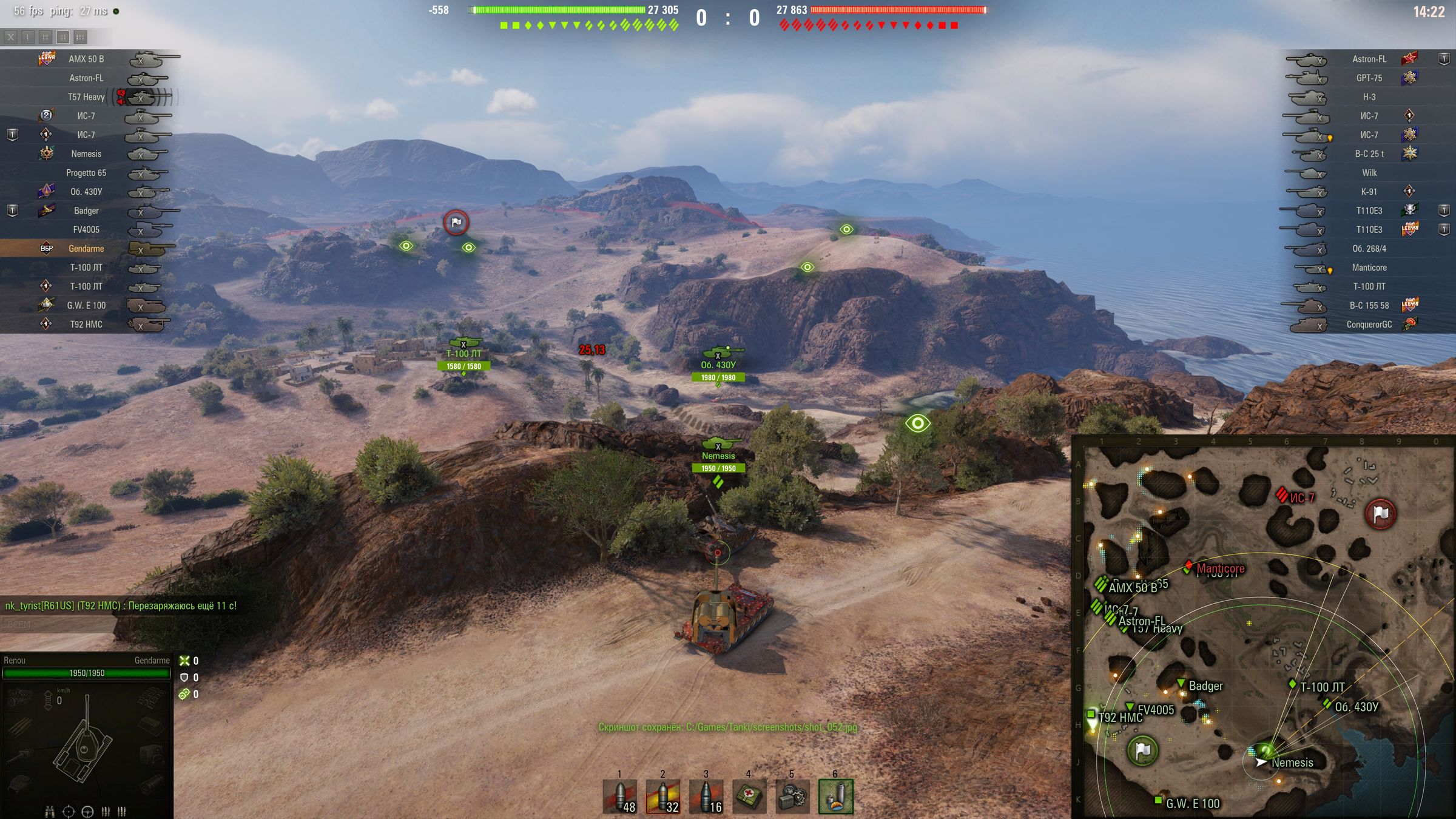Select Gendarme row in the allied team list

click(86, 249)
